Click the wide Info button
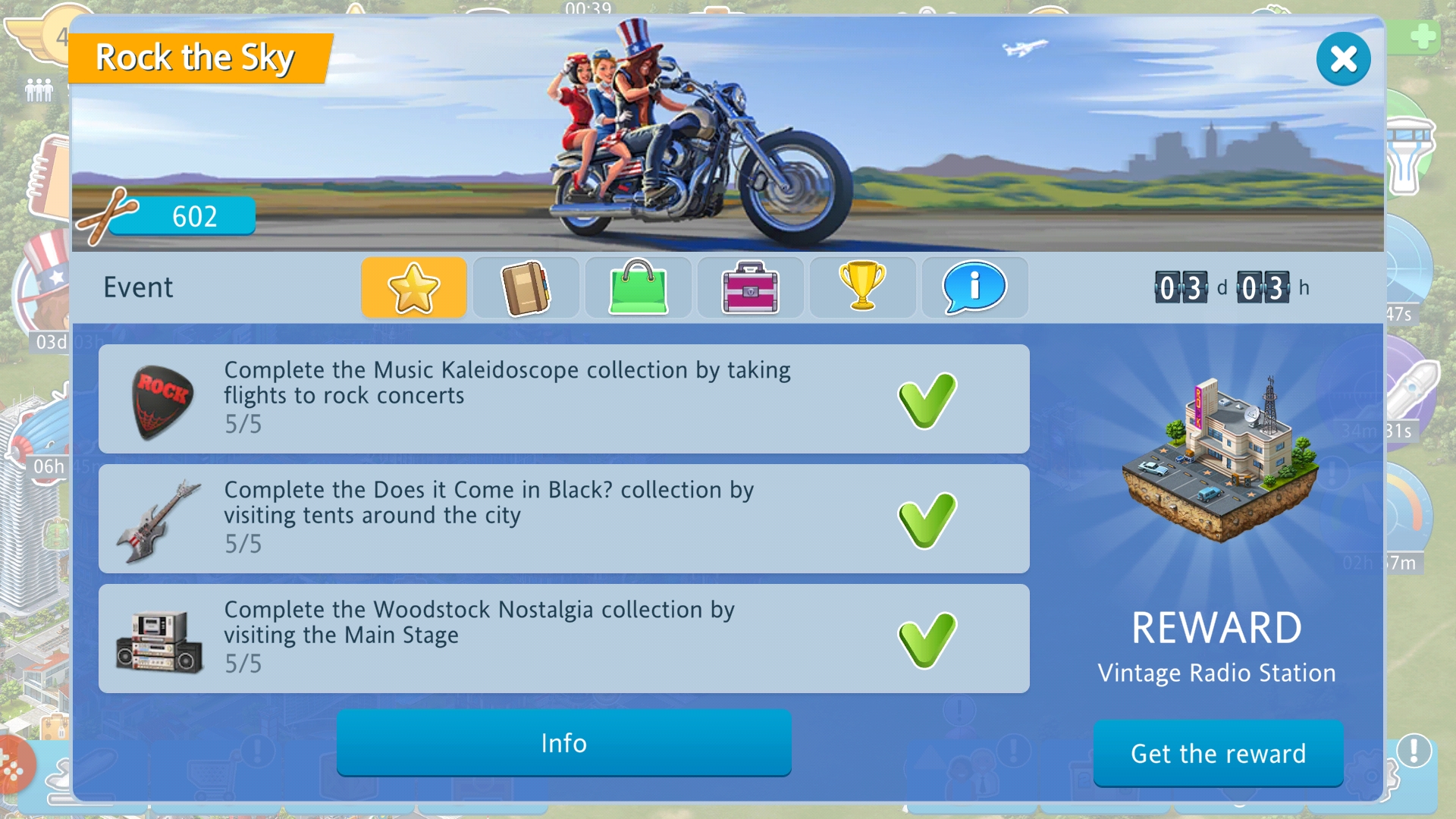The image size is (1456, 819). tap(563, 743)
